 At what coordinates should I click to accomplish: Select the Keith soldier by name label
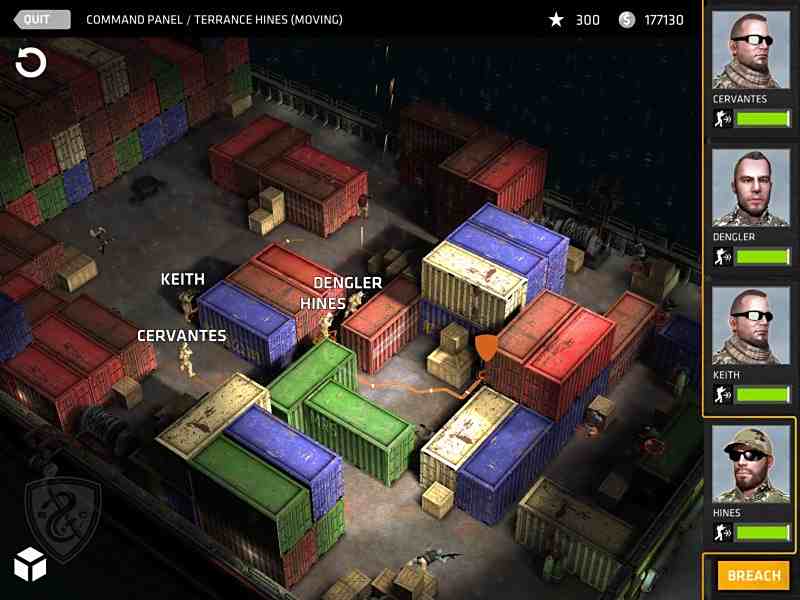click(183, 280)
